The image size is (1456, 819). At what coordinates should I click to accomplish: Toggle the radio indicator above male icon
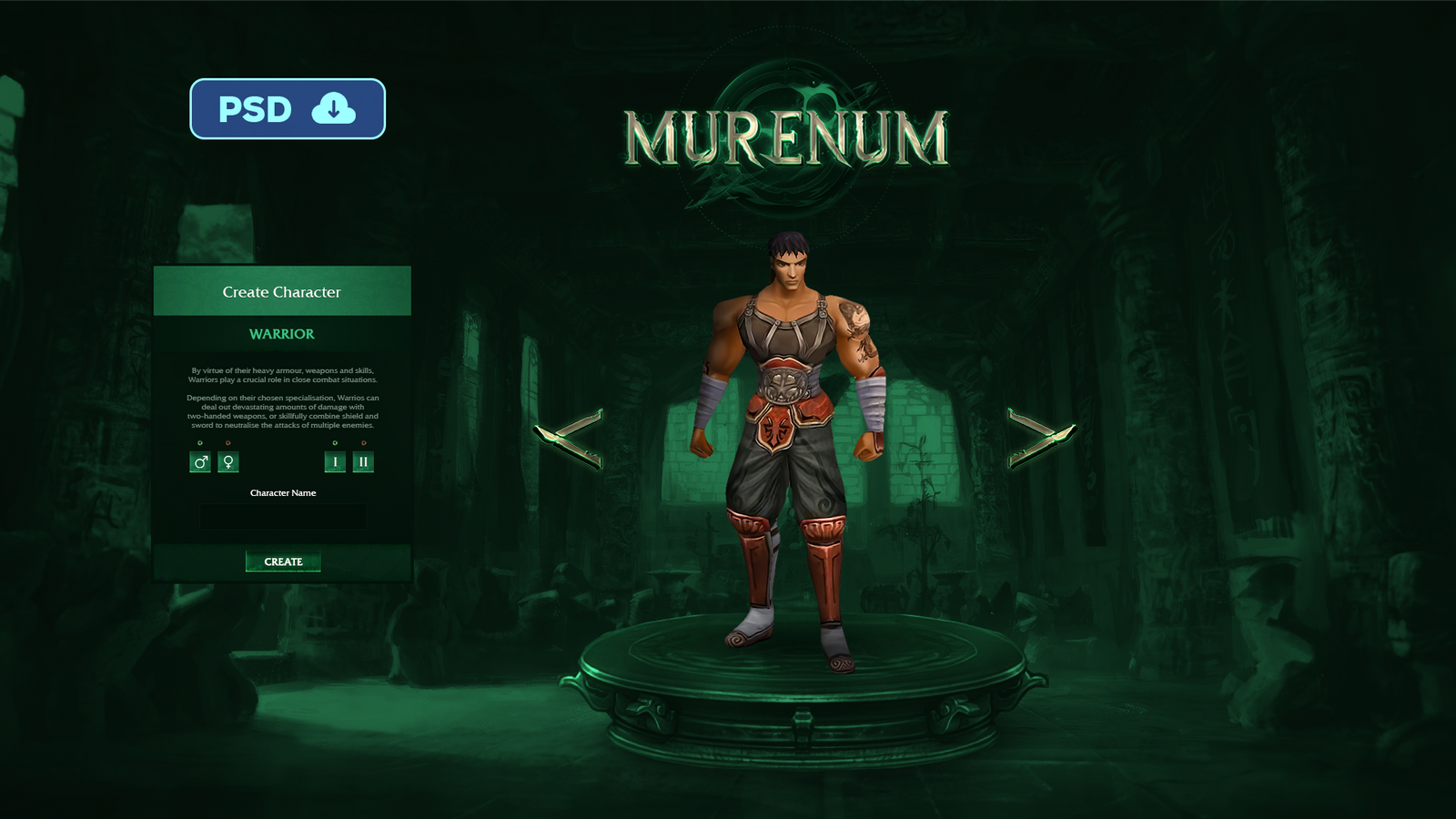click(x=200, y=442)
